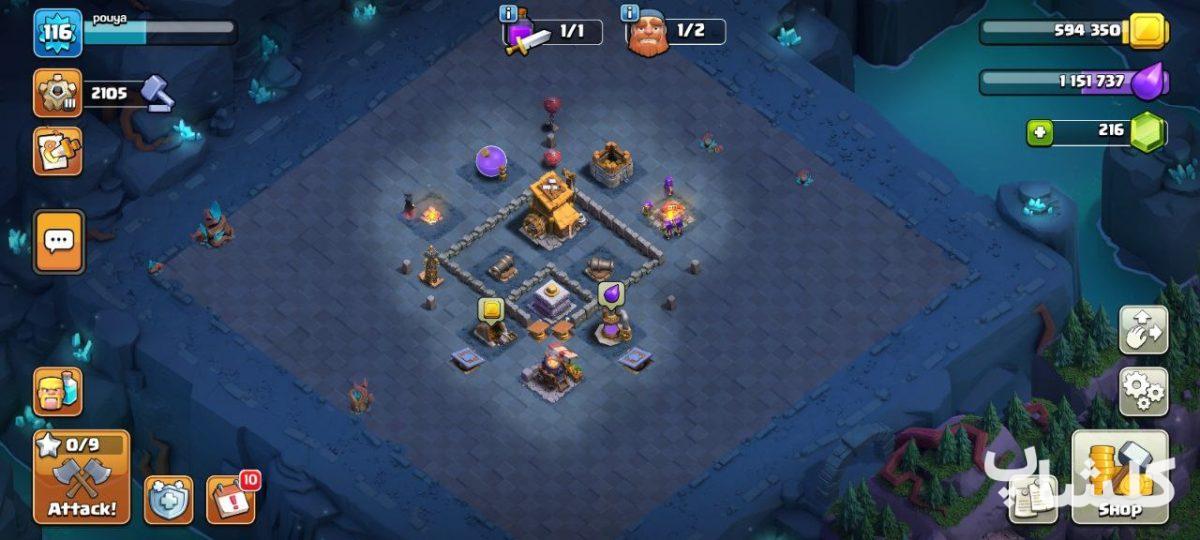
Task: Open the chat speech bubble panel
Action: 59,241
